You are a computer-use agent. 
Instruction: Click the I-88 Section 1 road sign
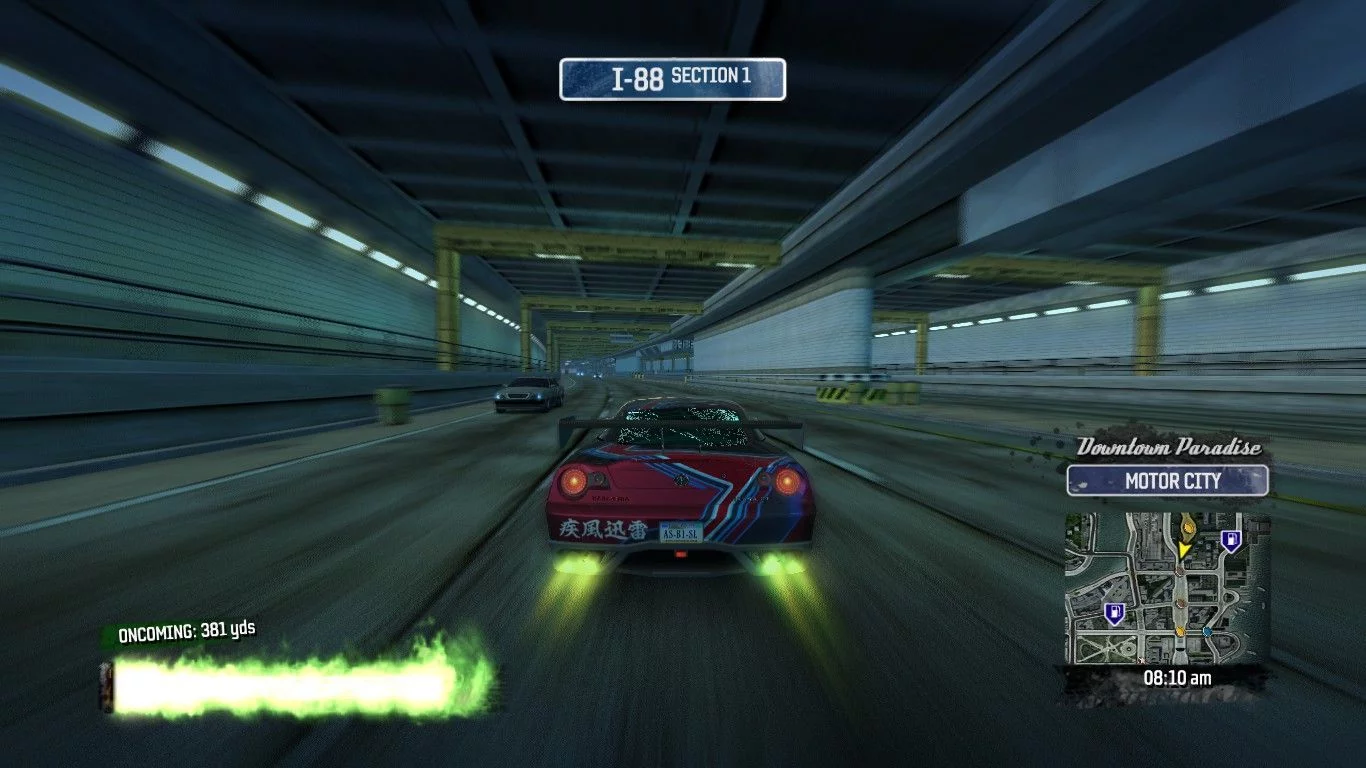coord(672,79)
